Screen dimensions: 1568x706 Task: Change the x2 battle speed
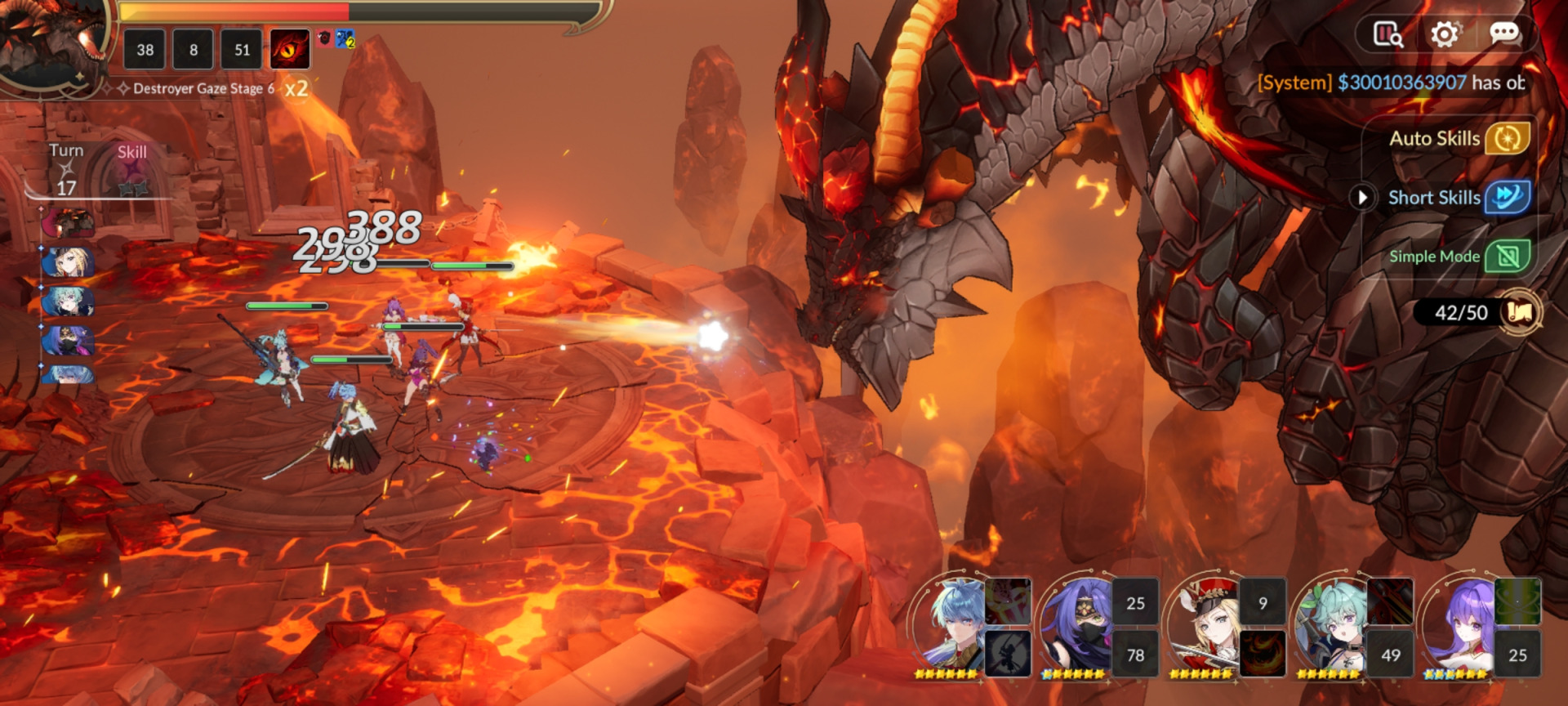click(x=296, y=88)
